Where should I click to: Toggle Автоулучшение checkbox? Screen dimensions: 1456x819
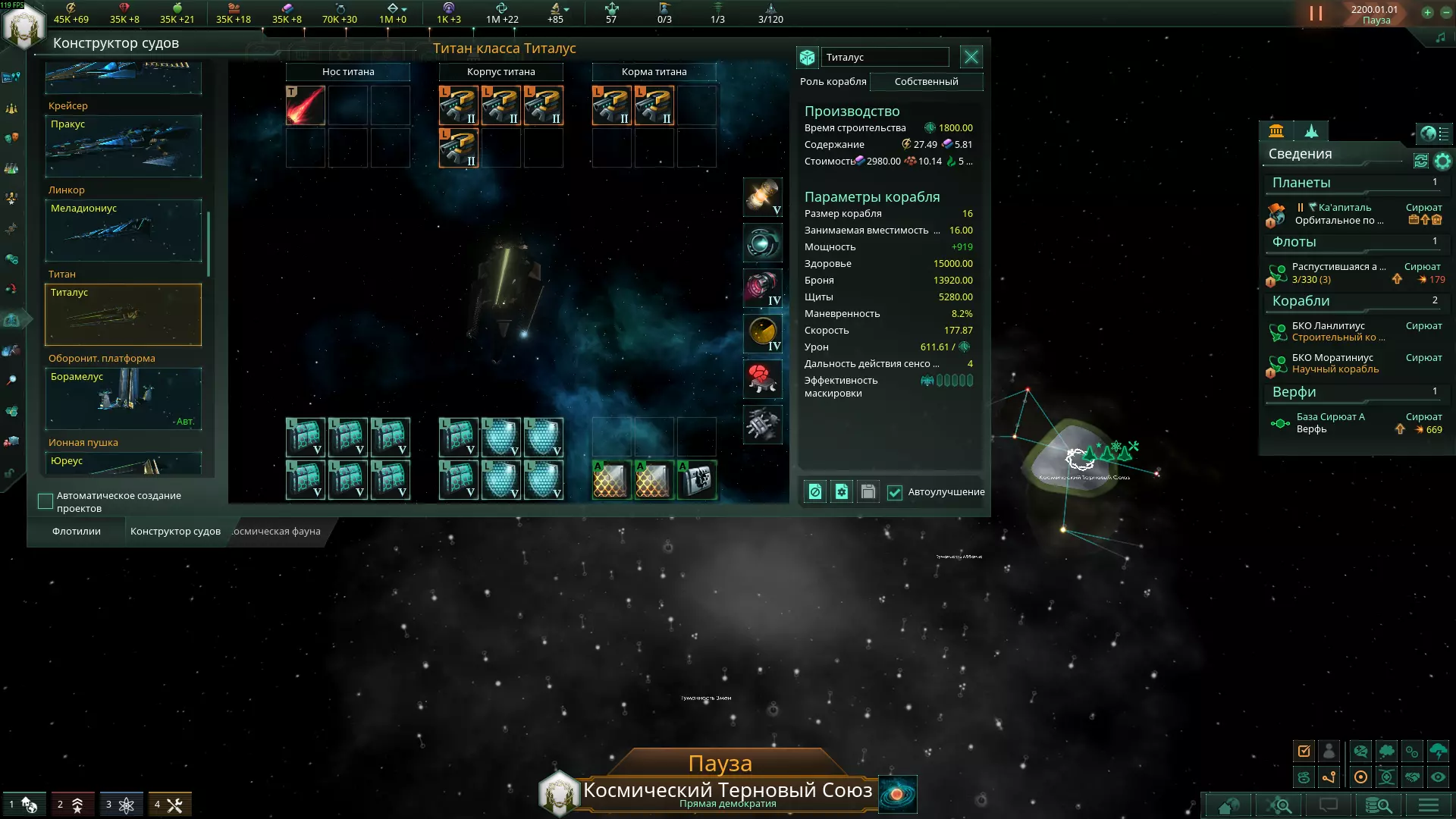895,492
